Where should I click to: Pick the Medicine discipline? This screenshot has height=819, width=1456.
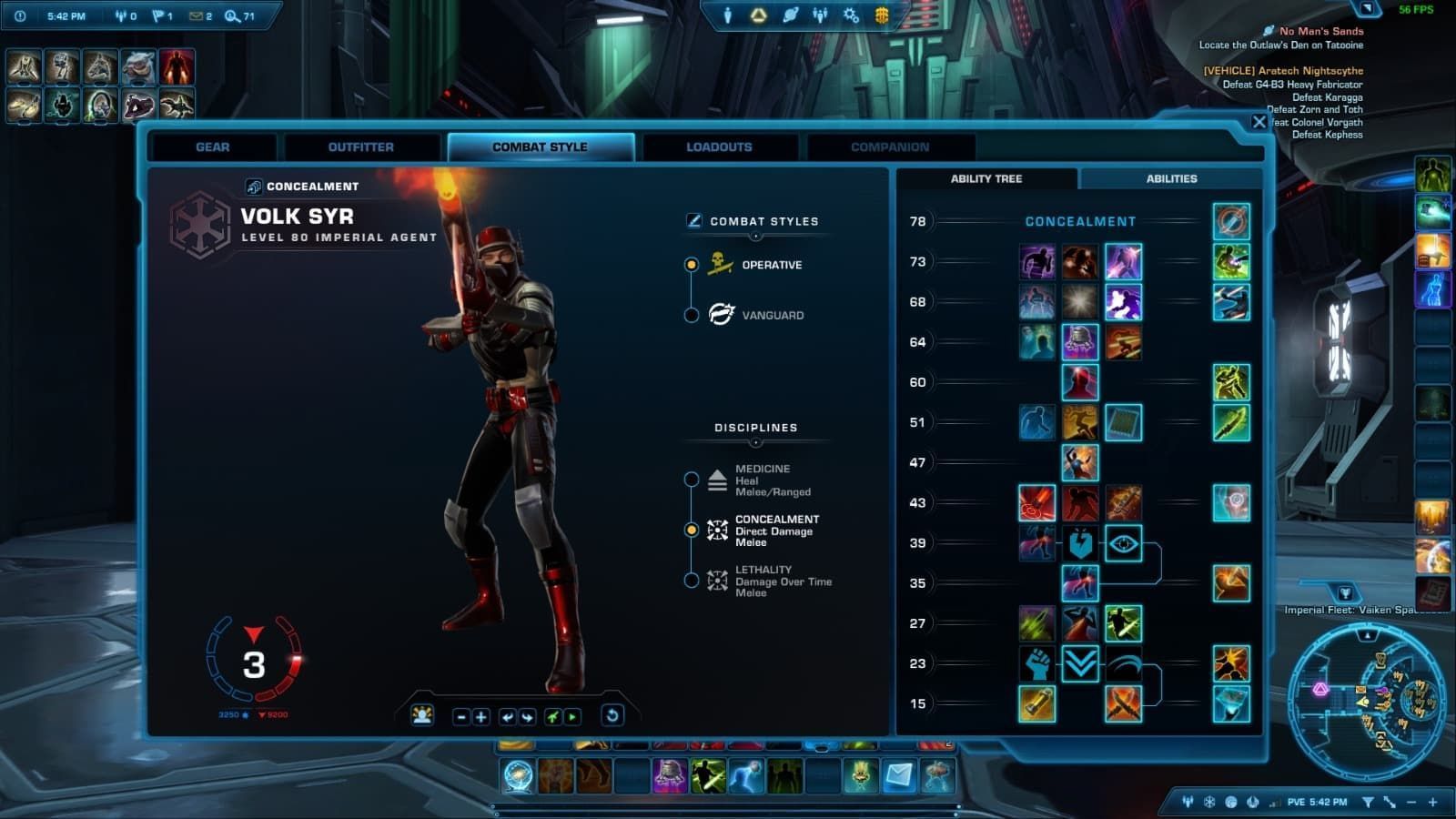click(x=692, y=480)
